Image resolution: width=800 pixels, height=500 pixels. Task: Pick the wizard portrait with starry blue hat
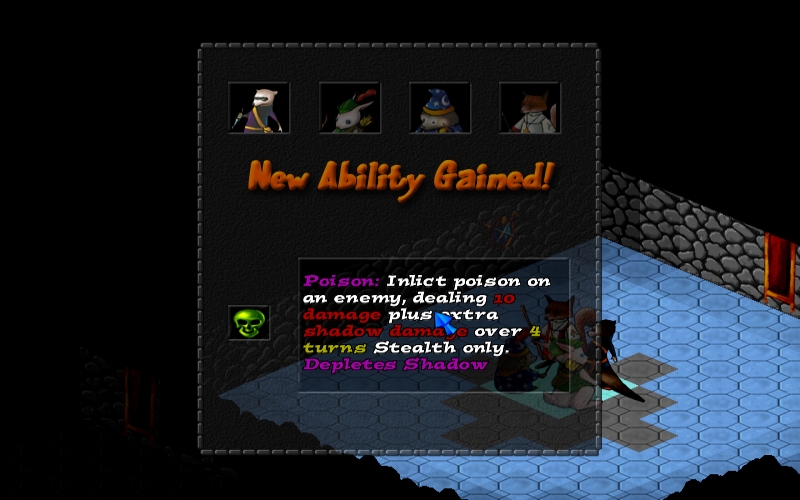pyautogui.click(x=439, y=108)
